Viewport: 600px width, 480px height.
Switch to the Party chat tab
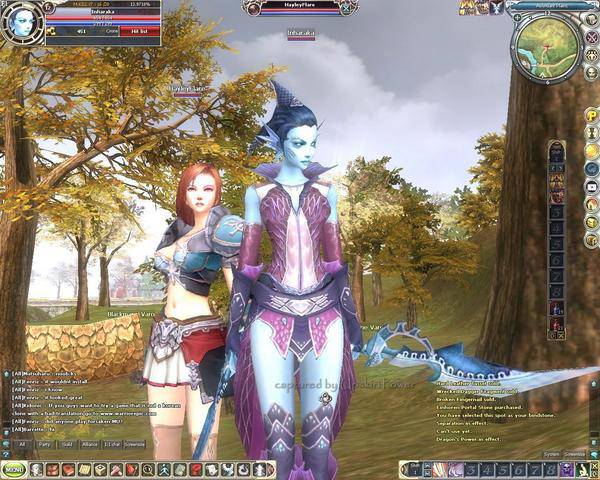coord(45,443)
